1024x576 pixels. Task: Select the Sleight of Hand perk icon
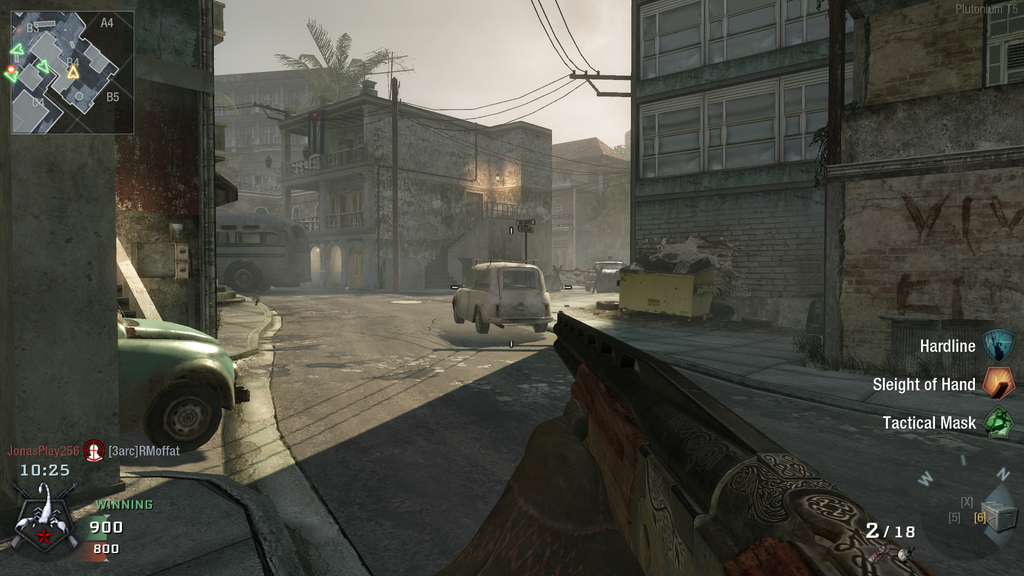pos(997,383)
